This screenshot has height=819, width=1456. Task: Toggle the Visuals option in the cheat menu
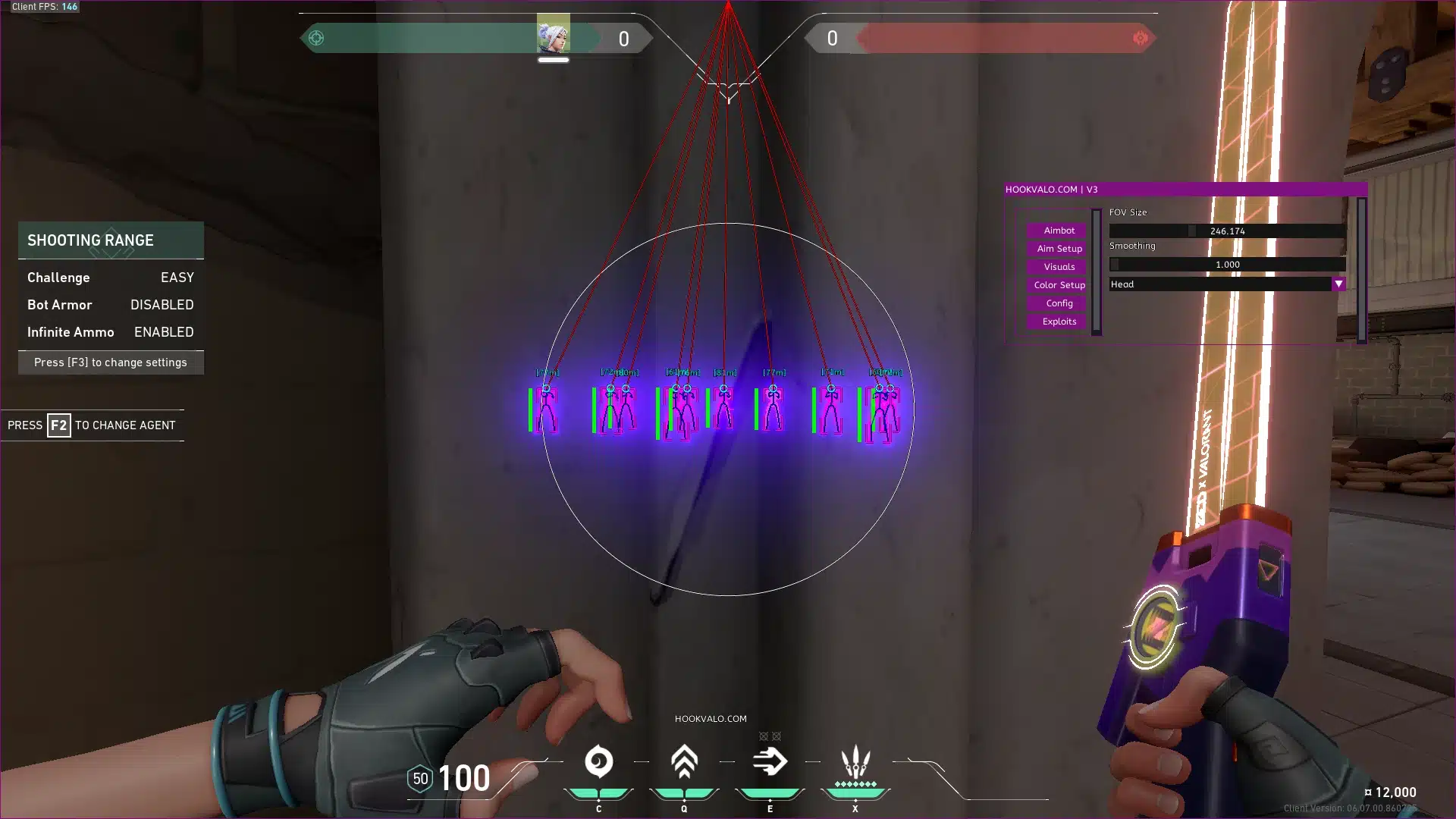pos(1057,267)
